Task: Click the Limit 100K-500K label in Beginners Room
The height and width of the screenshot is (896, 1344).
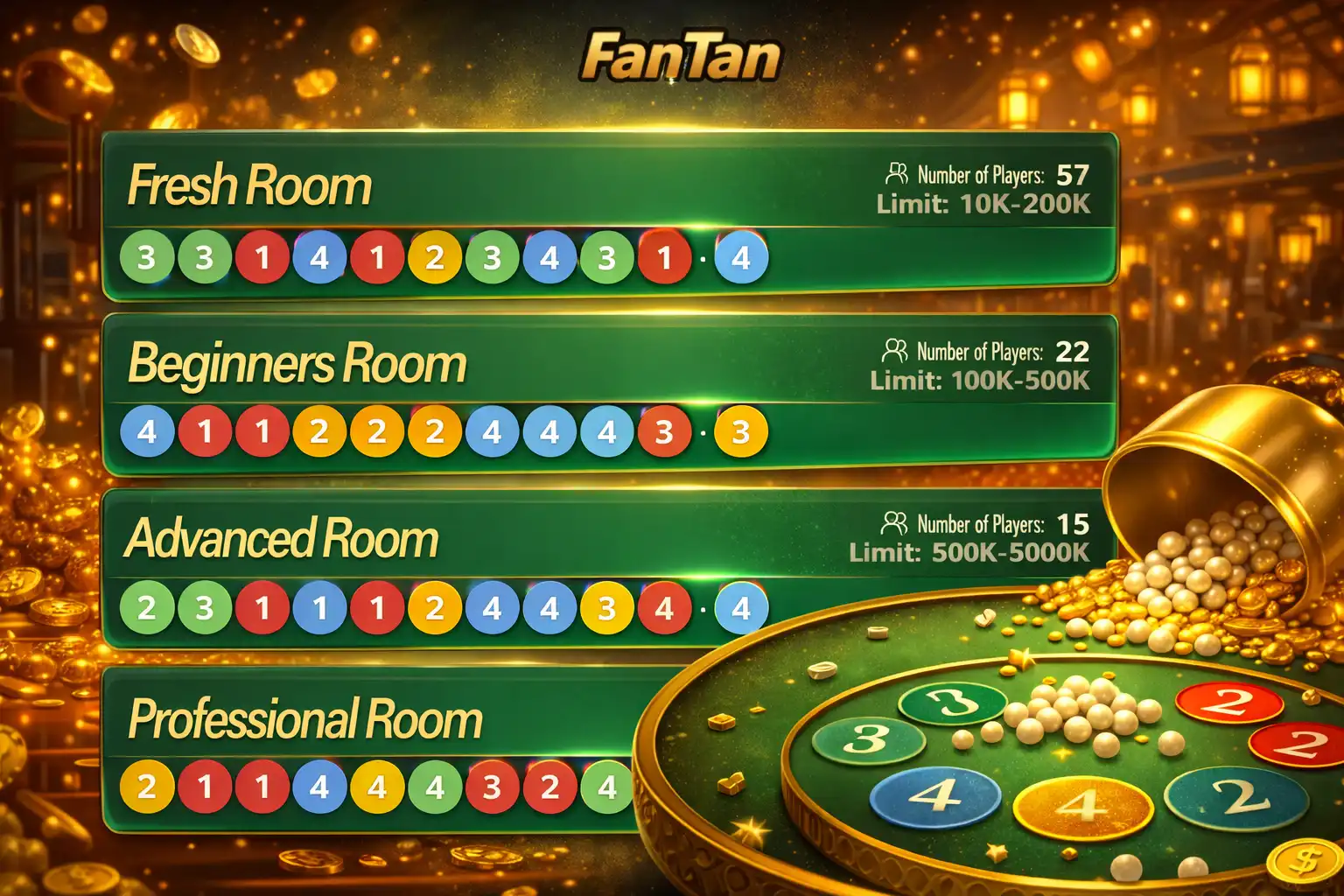Action: tap(980, 381)
